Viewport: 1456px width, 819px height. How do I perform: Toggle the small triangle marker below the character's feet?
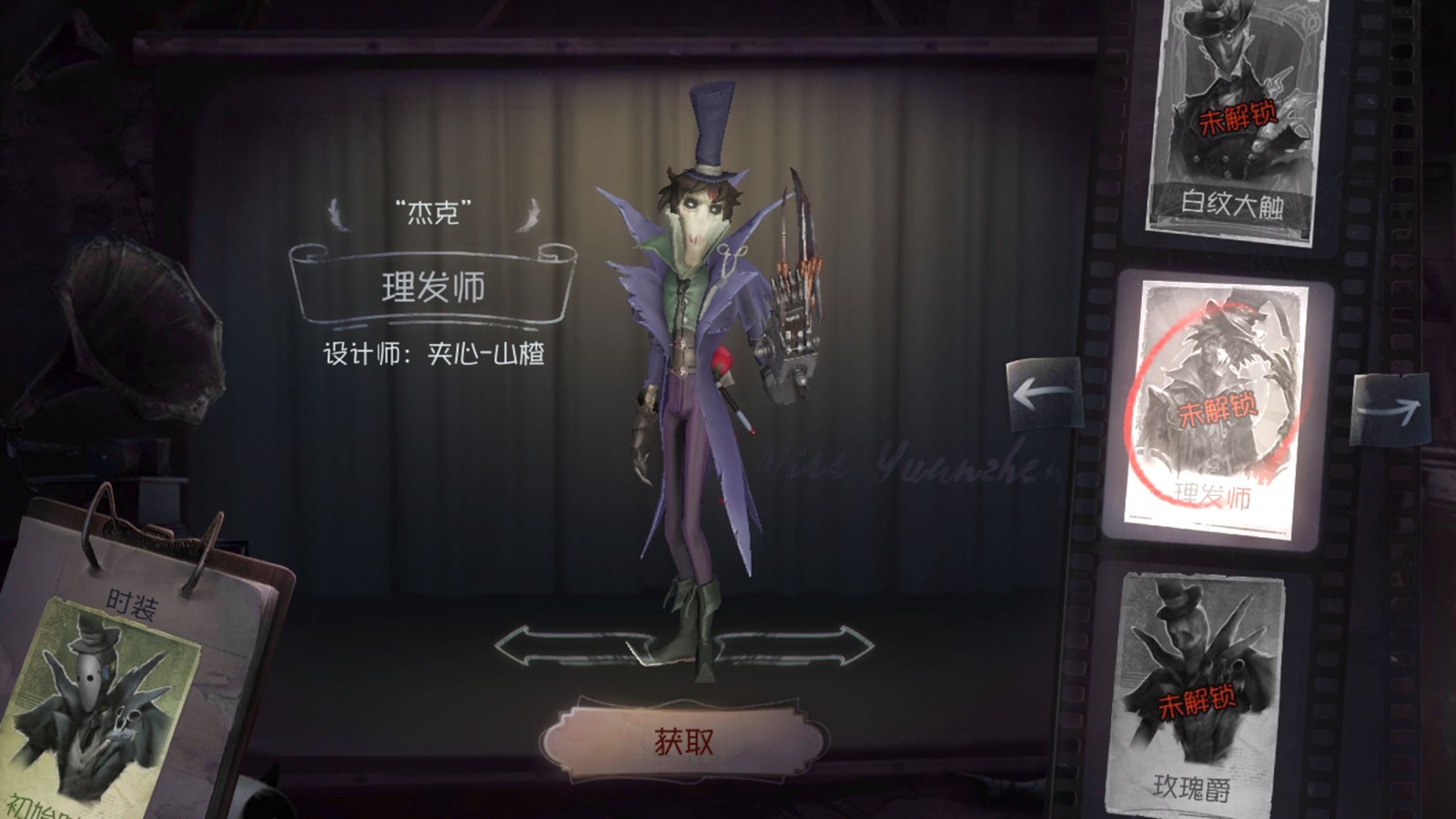pos(703,671)
